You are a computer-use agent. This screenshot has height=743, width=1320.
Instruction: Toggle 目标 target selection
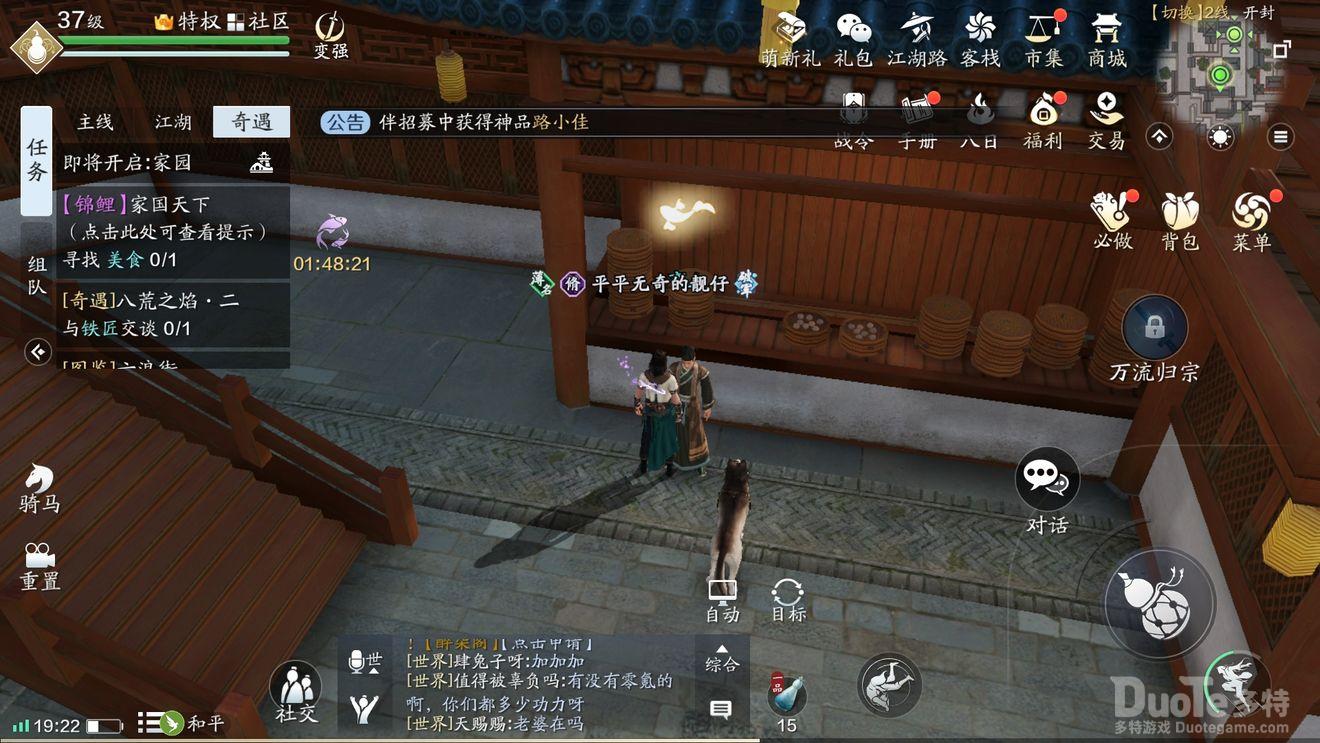coord(787,592)
